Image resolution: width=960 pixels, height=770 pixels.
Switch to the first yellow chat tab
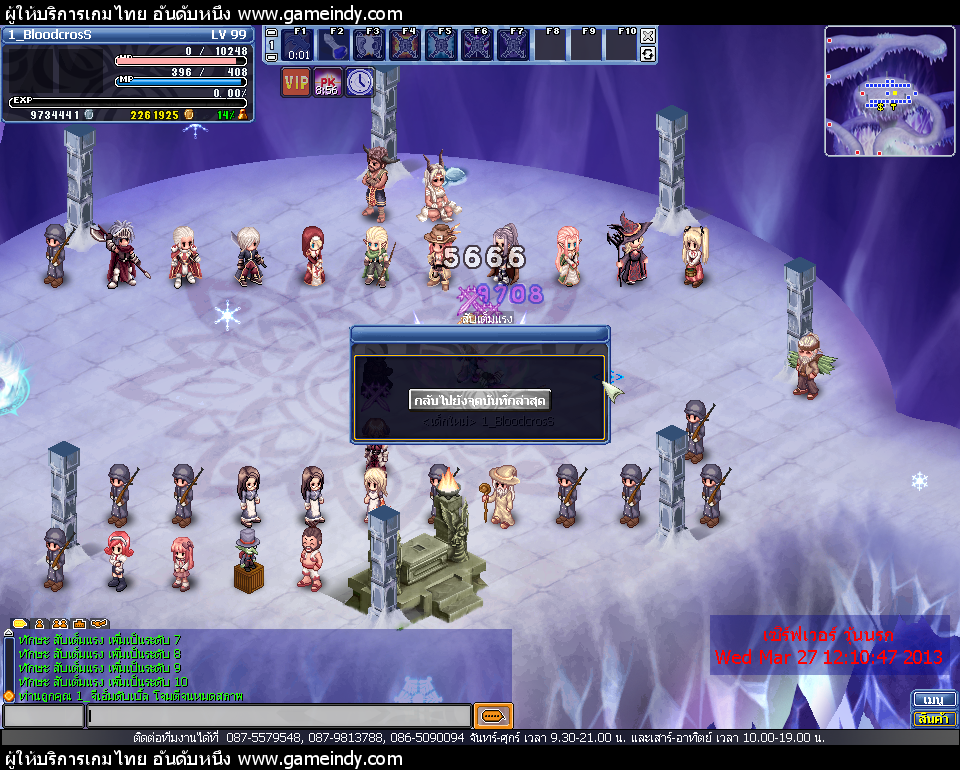point(20,623)
